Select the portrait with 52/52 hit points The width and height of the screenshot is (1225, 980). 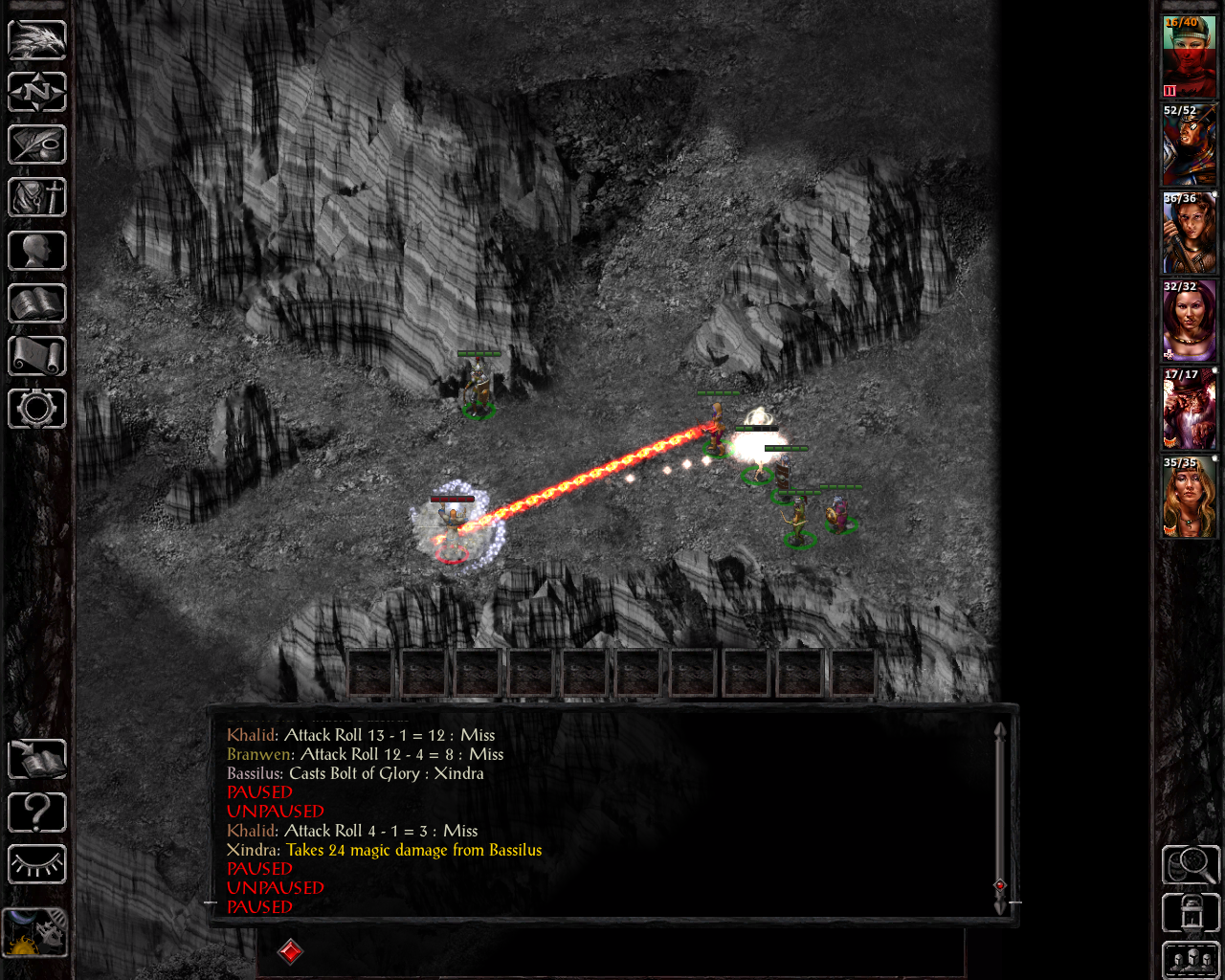pyautogui.click(x=1189, y=145)
